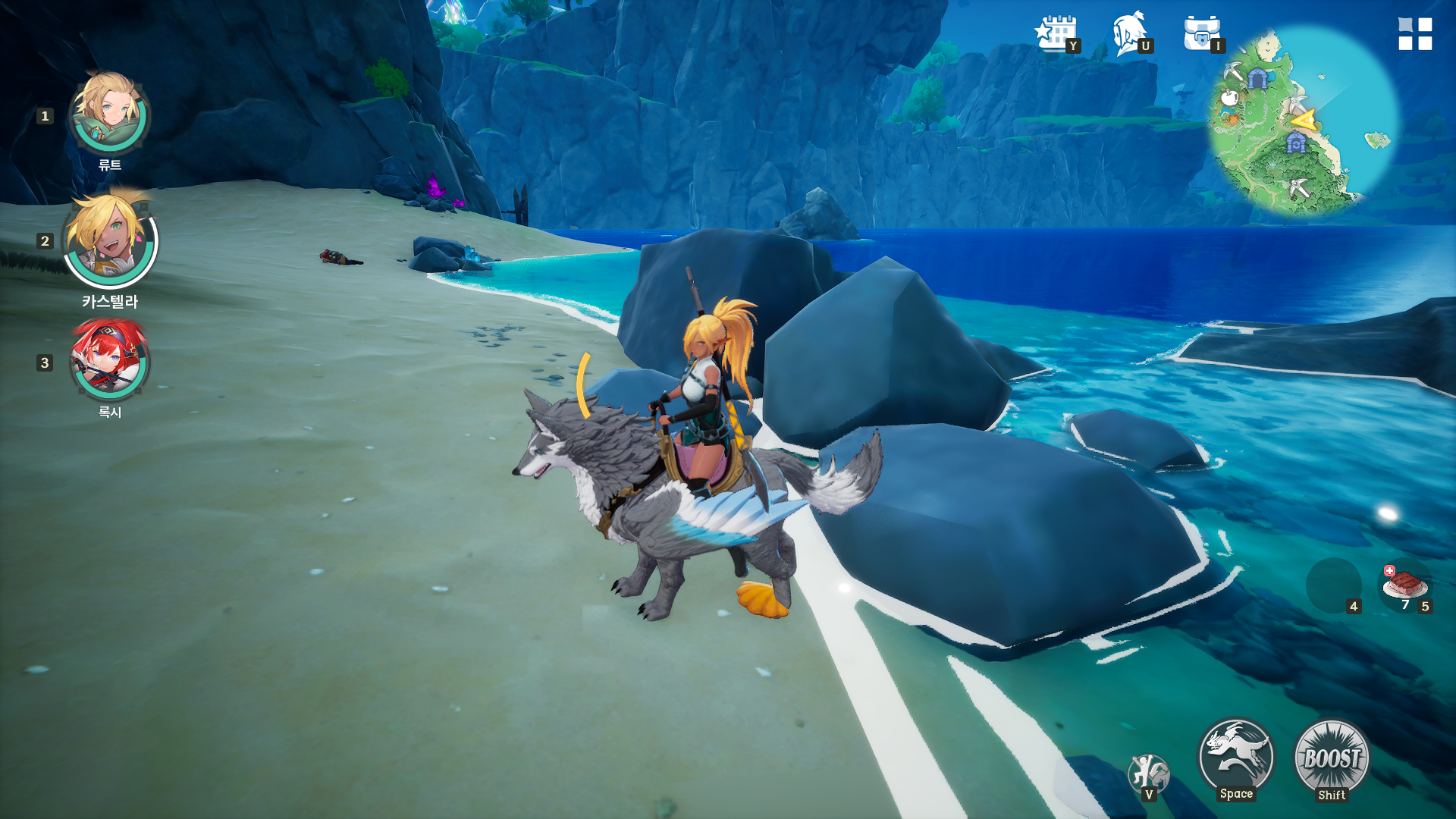This screenshot has height=819, width=1456.
Task: Trigger the BOOST dash button
Action: click(1332, 757)
